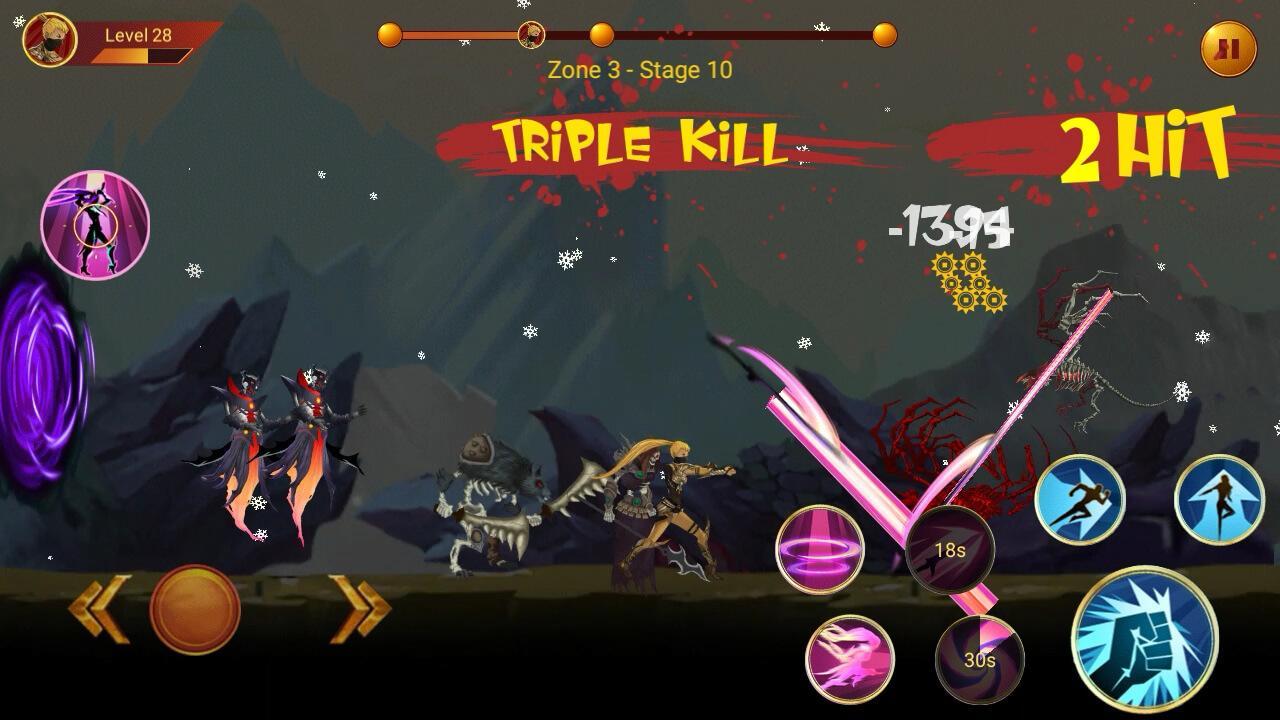Trigger the pink energy wave skill

849,659
